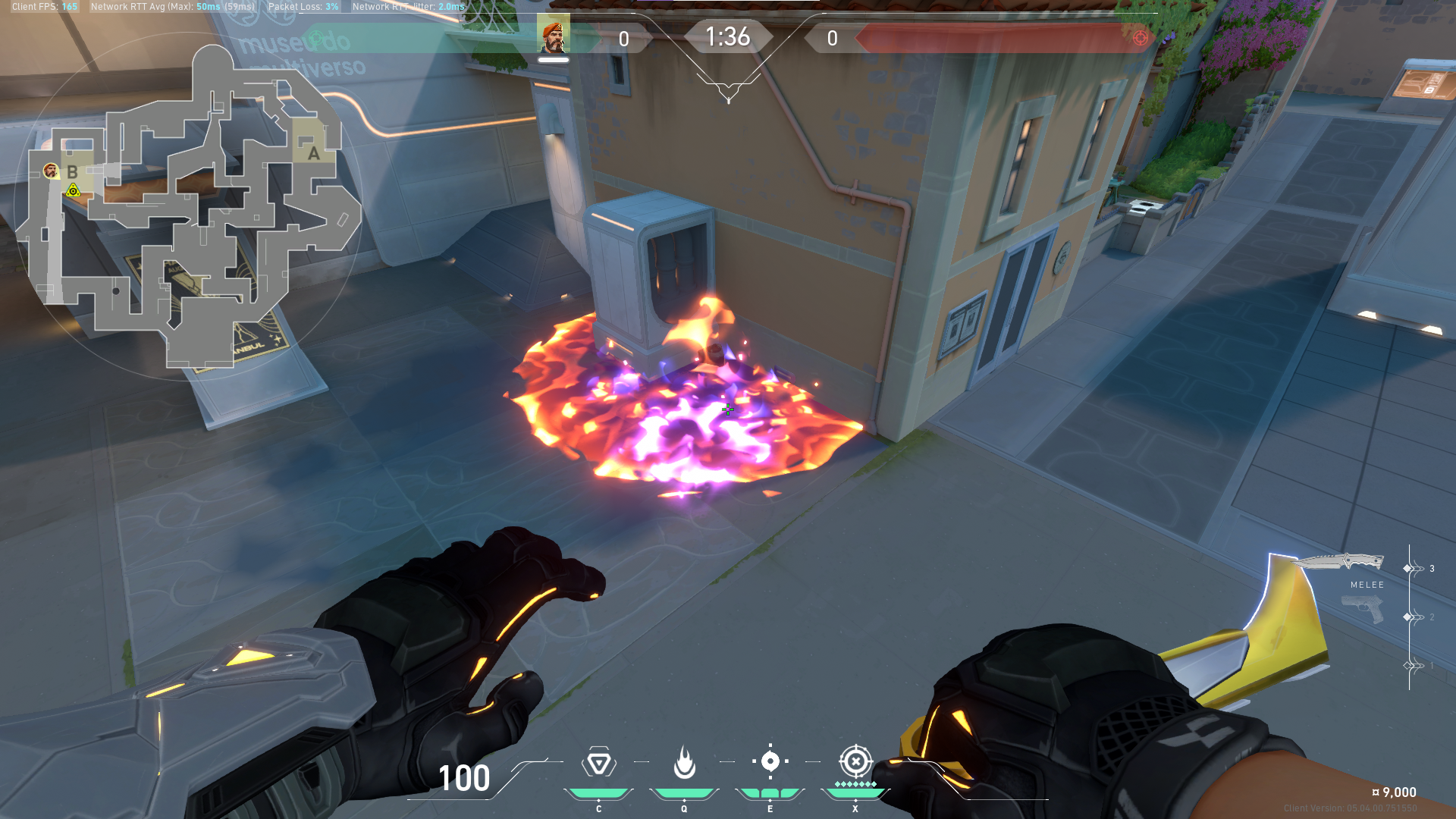Click the minimap in the corner
This screenshot has height=819, width=1456.
click(x=188, y=206)
